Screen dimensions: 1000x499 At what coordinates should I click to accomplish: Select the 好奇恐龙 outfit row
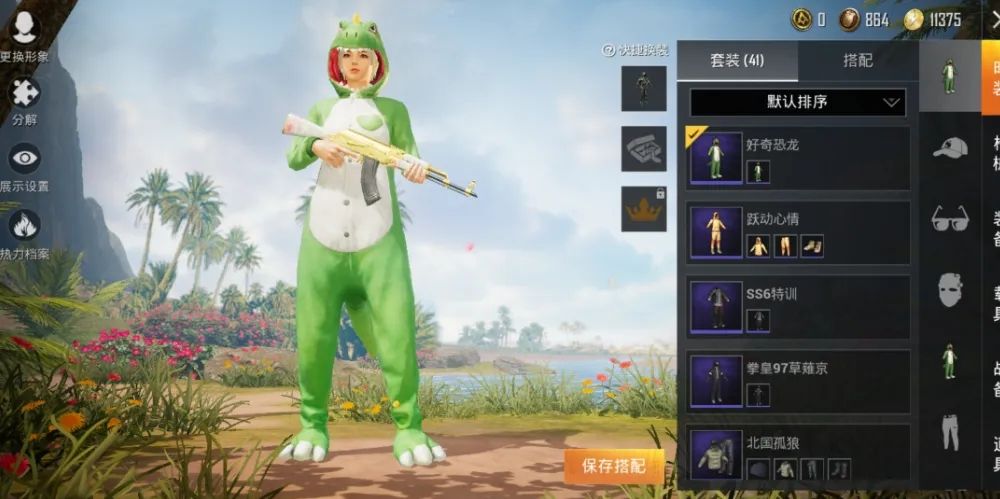[797, 157]
